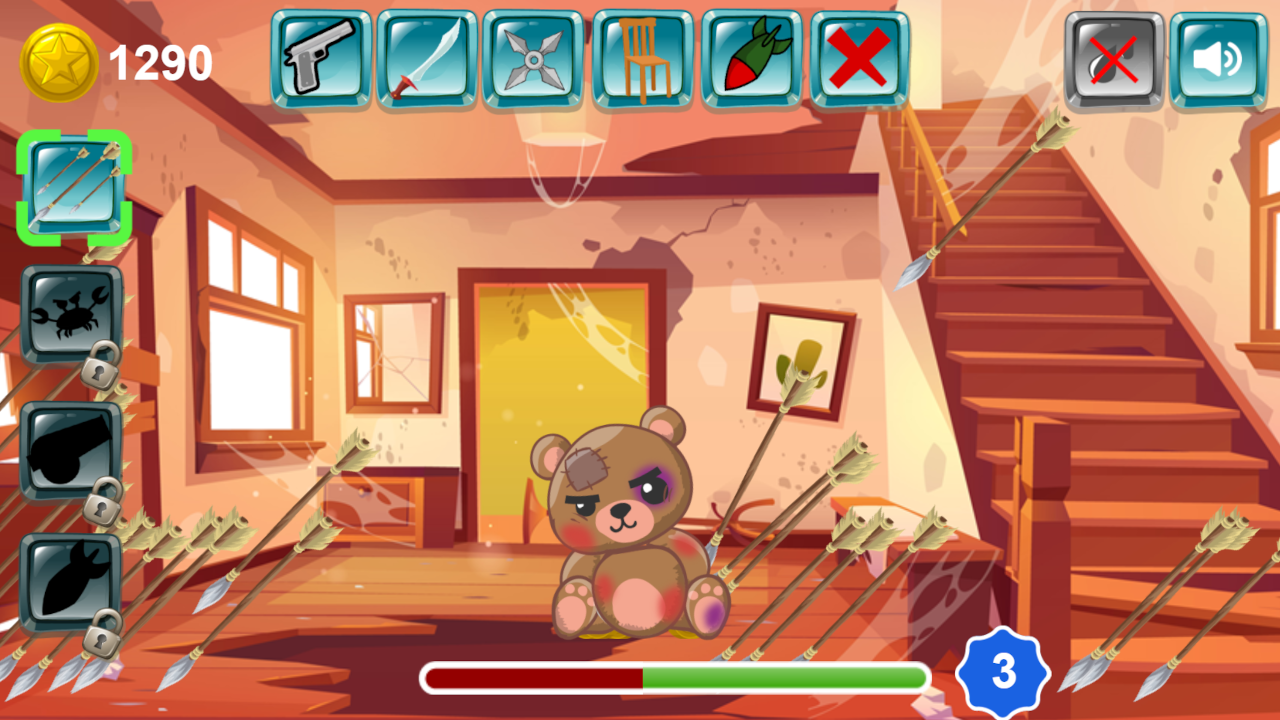Click the framed flower picture on the wall

806,358
